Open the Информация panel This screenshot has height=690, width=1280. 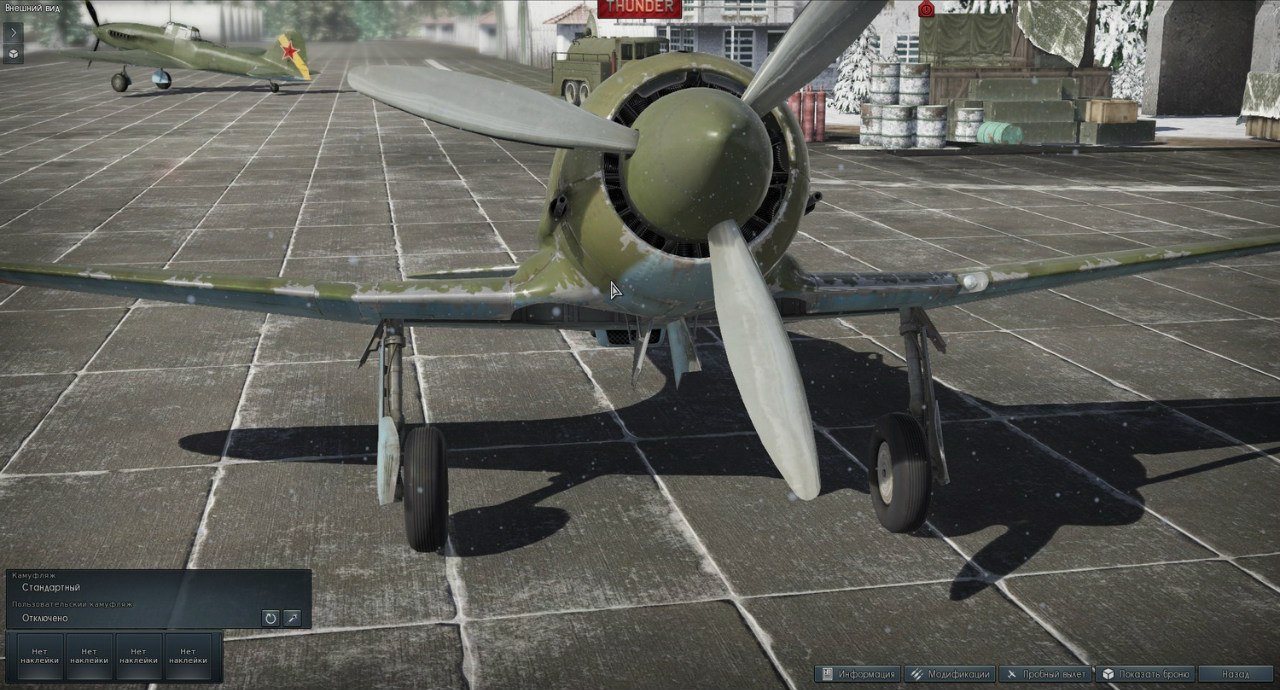[858, 674]
